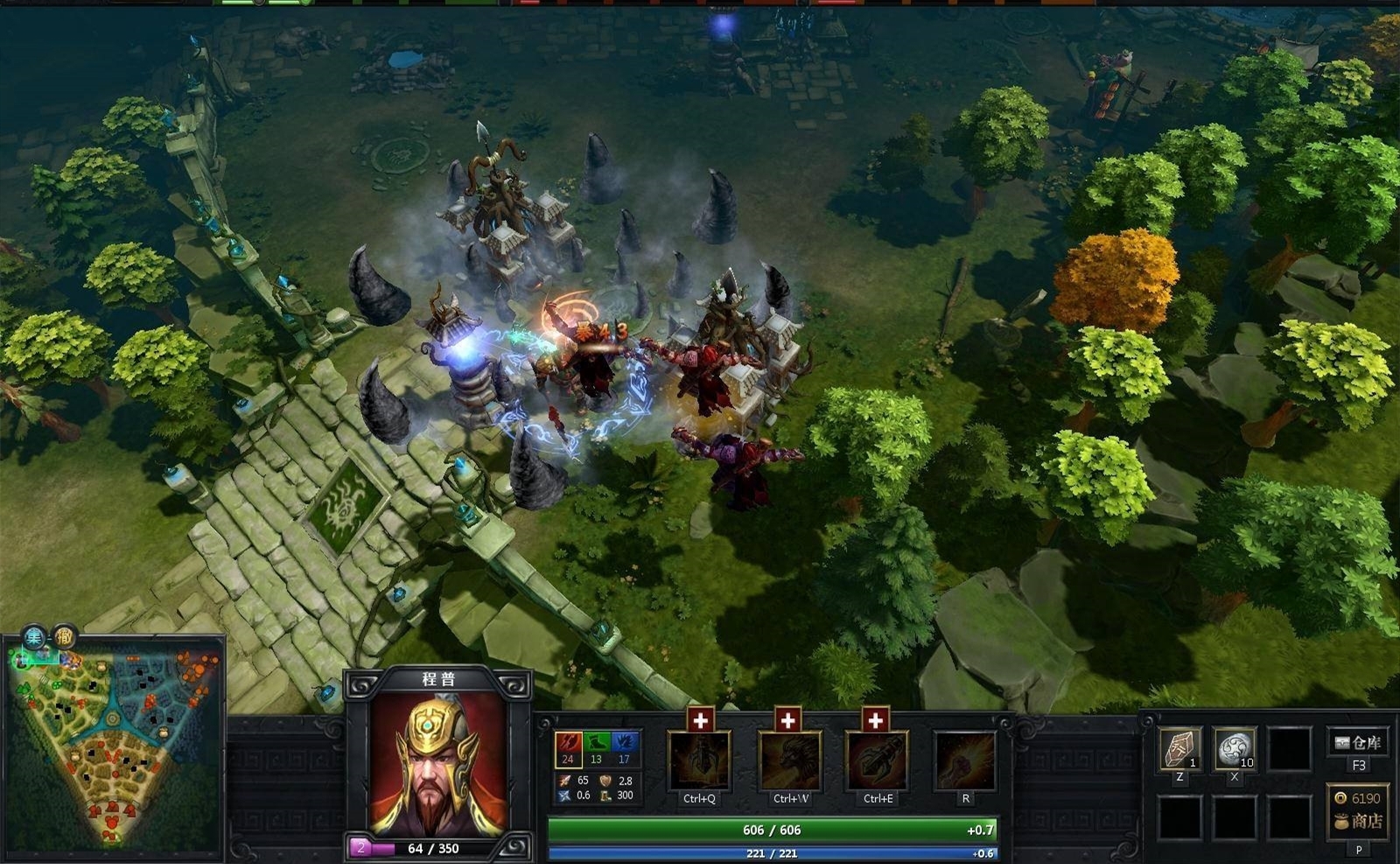
Task: Activate the Ctrl+W lion head ability icon
Action: pos(790,761)
